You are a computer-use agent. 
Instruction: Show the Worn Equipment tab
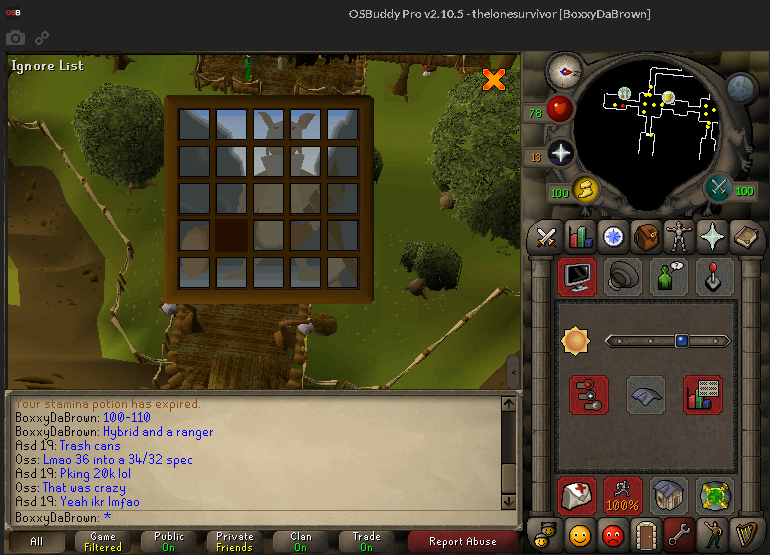coord(680,237)
